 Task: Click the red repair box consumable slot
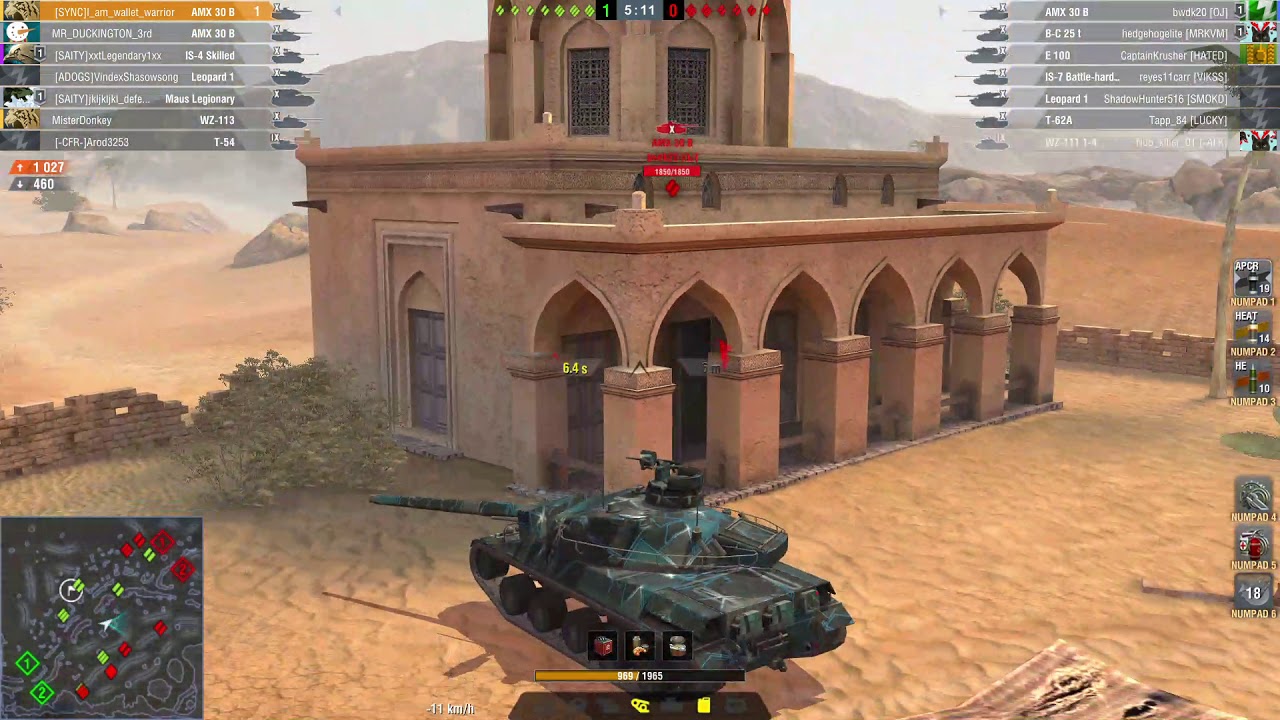point(601,647)
